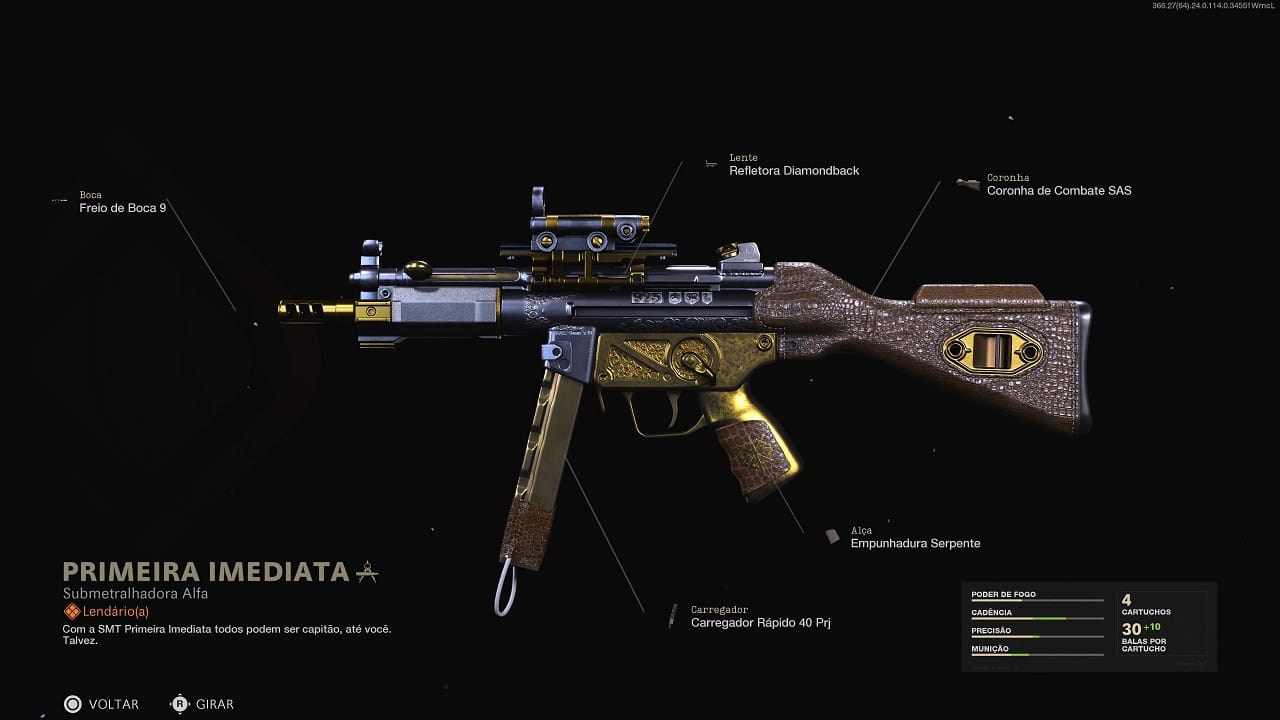Click the crossed-swords icon beside PRIMEIRA IMEDIATA
Image resolution: width=1280 pixels, height=720 pixels.
pyautogui.click(x=366, y=570)
